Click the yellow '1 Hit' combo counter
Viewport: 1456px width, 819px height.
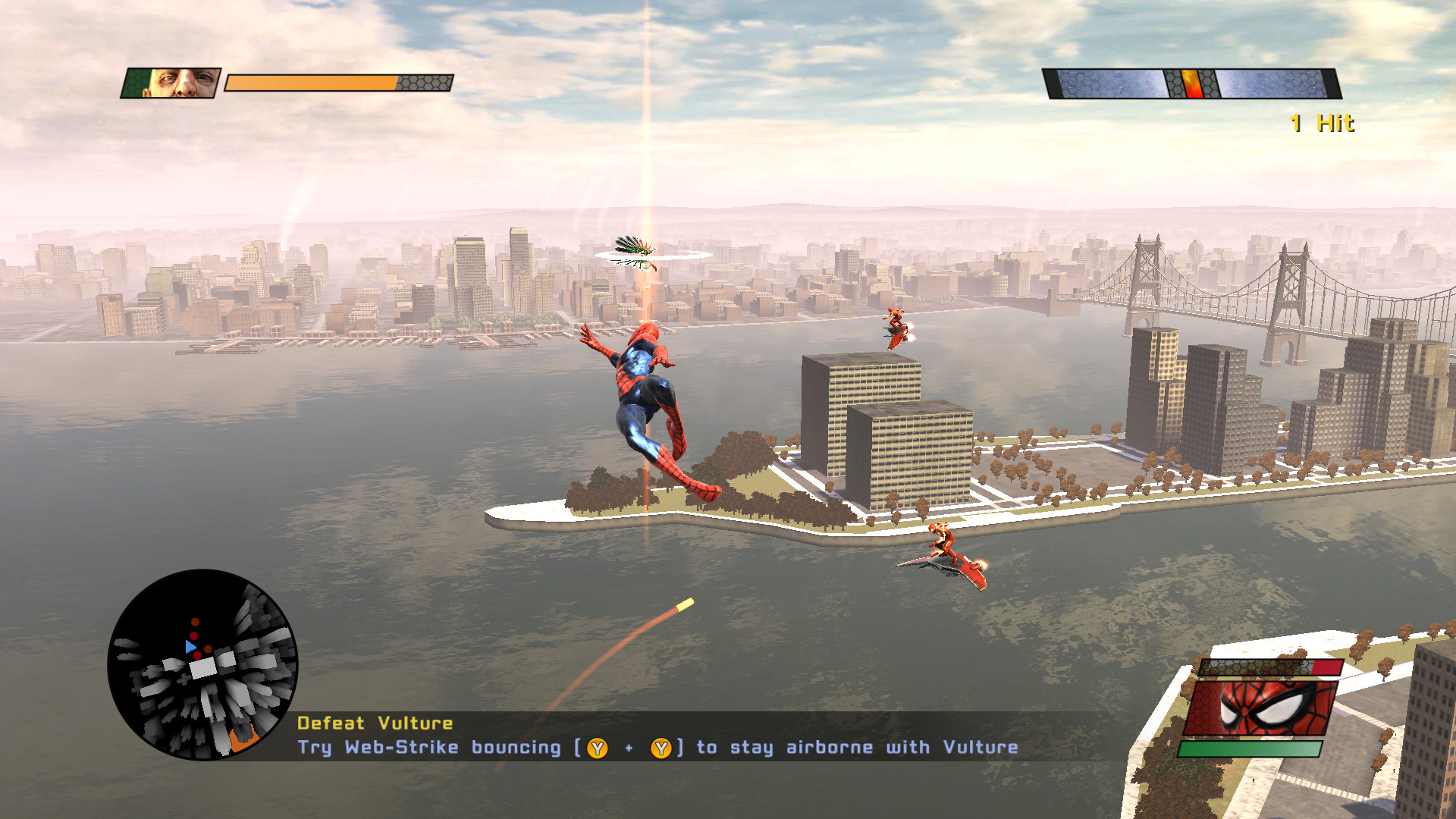pos(1321,124)
